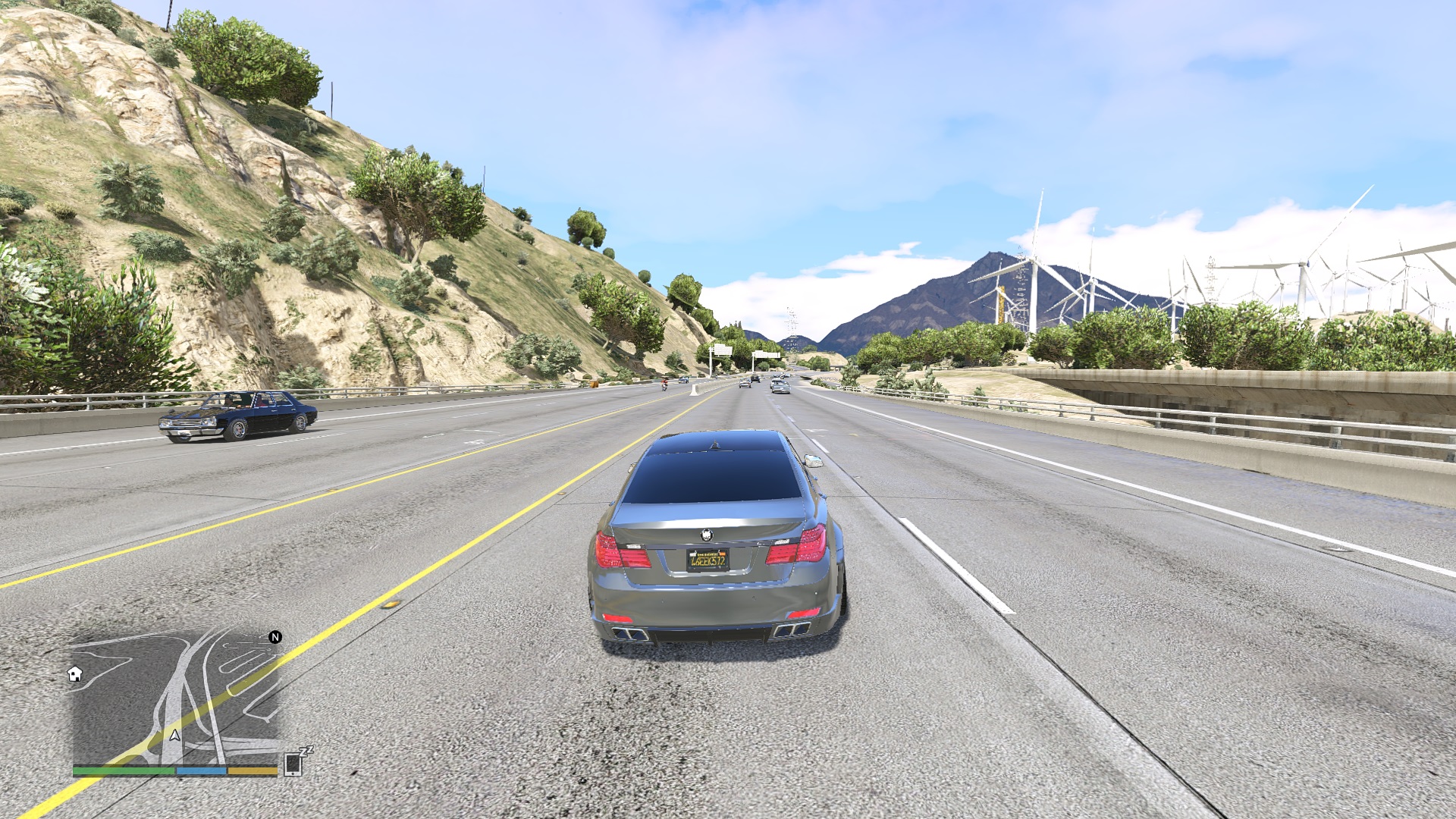1456x819 pixels.
Task: Click the yellow special ability bar segment
Action: pos(251,770)
